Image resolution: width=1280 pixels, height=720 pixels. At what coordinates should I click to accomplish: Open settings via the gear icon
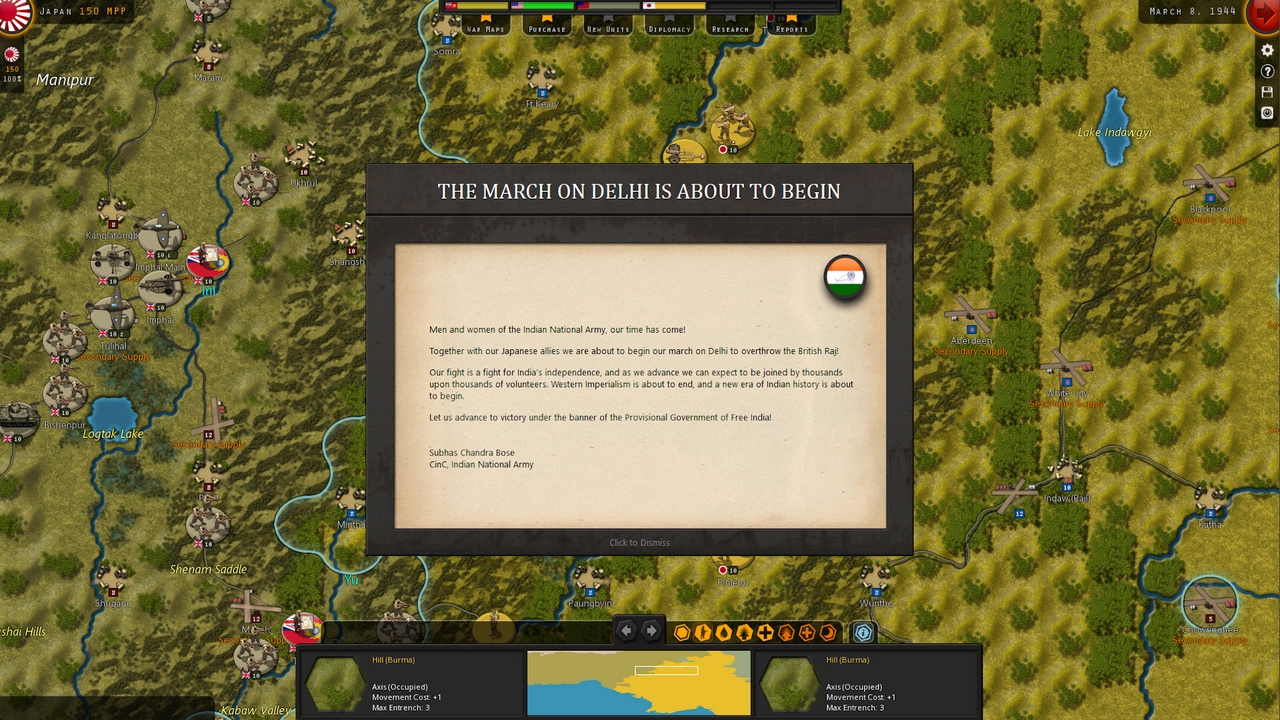[x=1267, y=51]
